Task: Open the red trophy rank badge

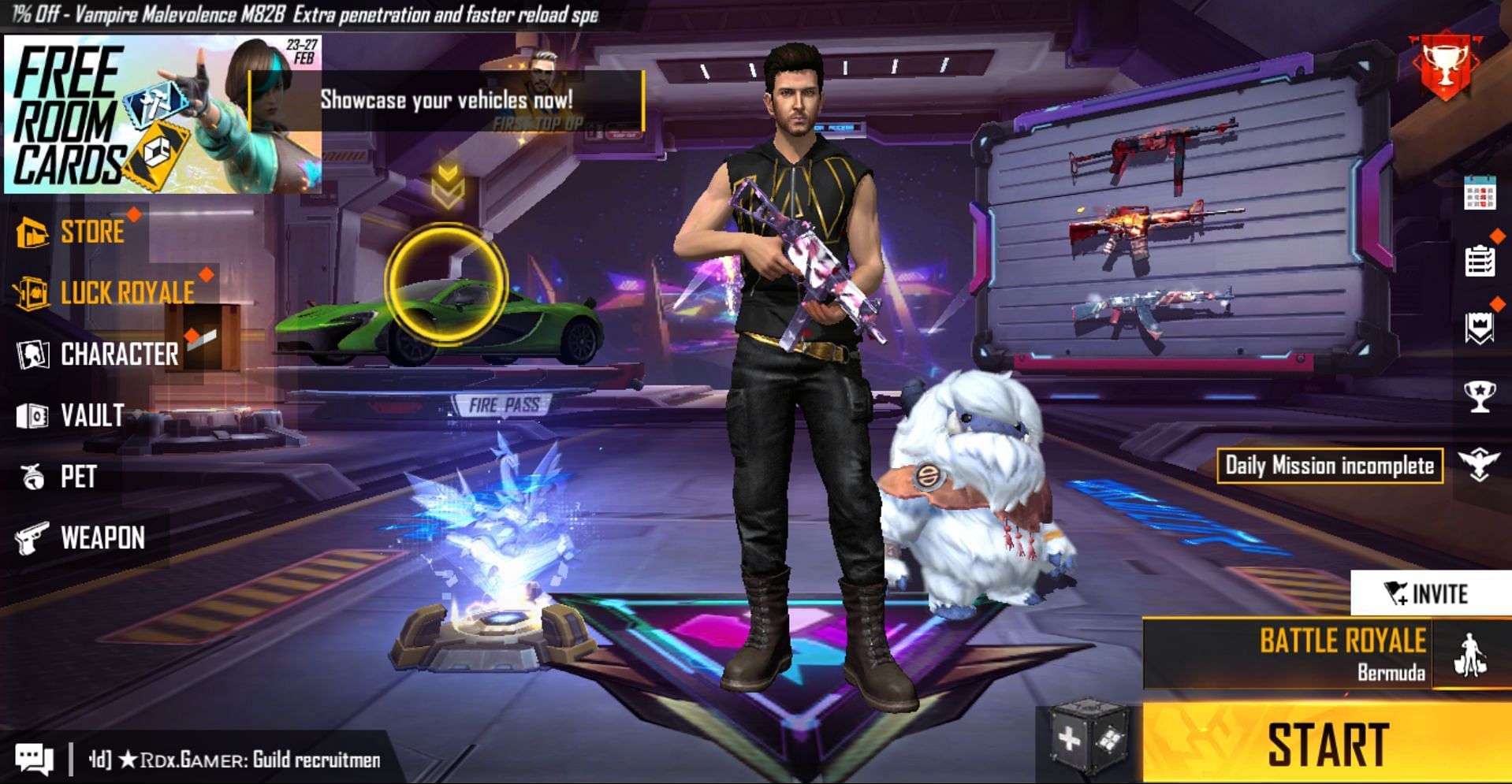Action: (1447, 67)
